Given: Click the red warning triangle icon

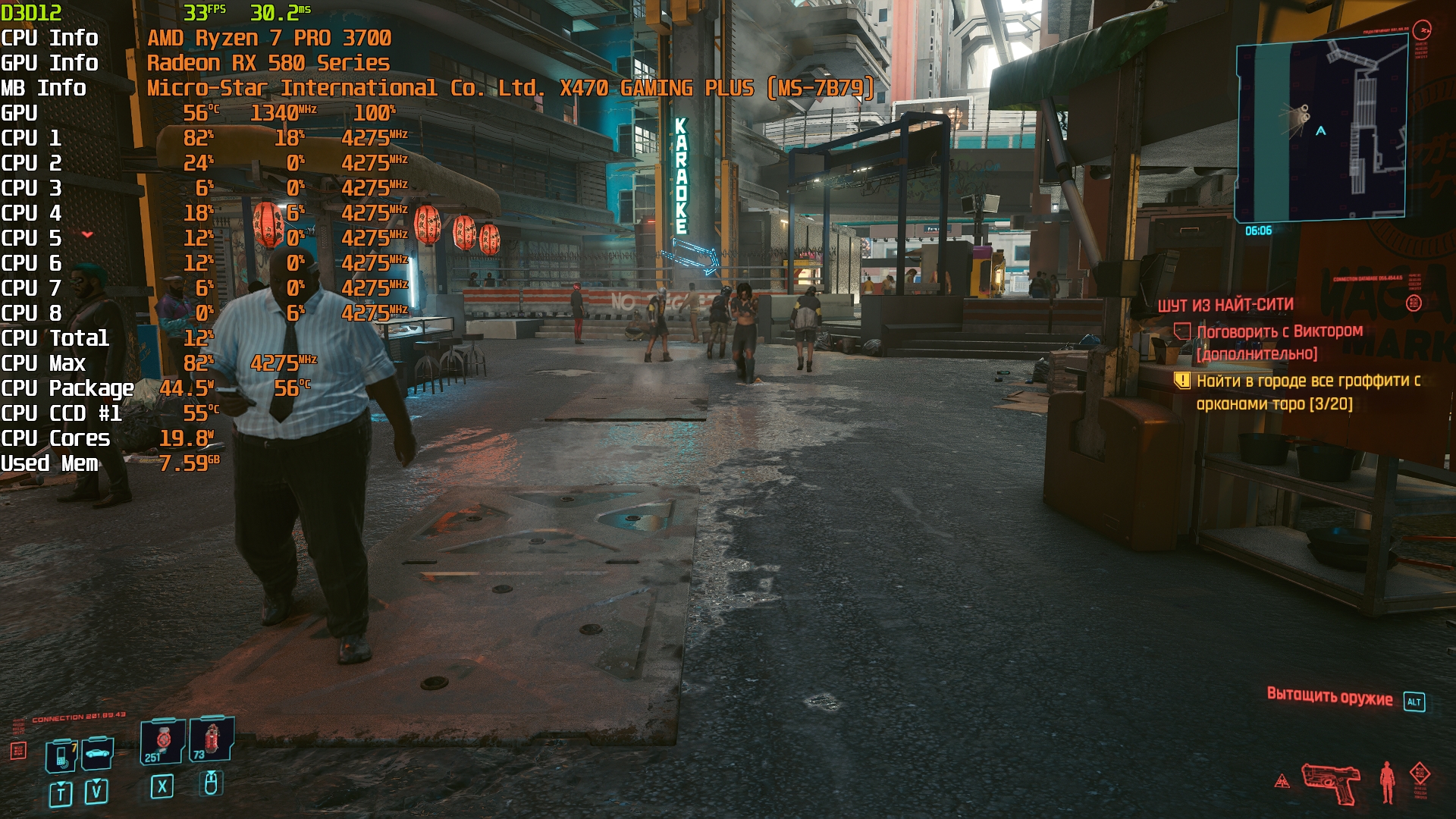Looking at the screenshot, I should pyautogui.click(x=1282, y=780).
